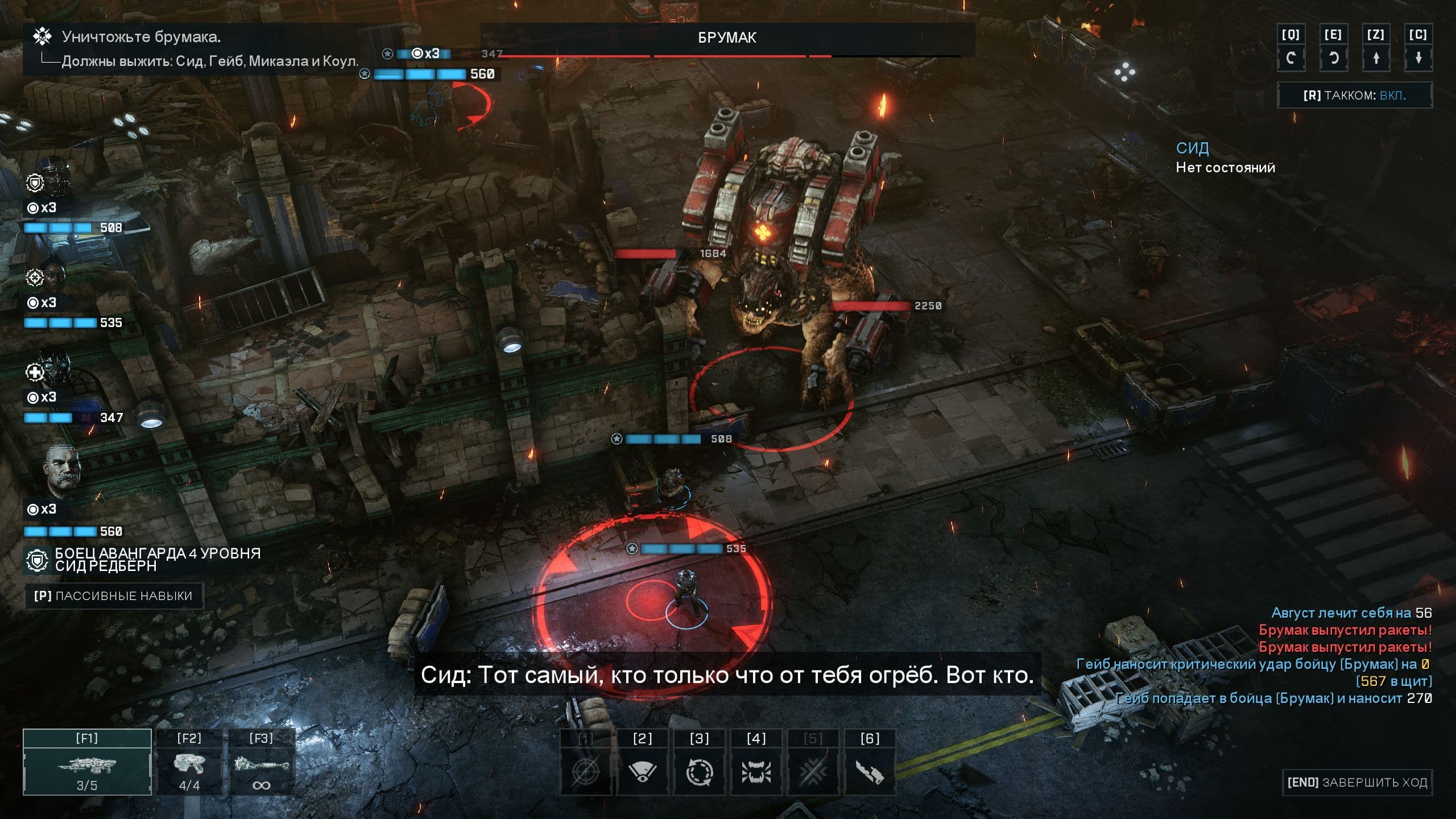Click the down arrow camera button
This screenshot has width=1456, height=819.
pos(1418,57)
